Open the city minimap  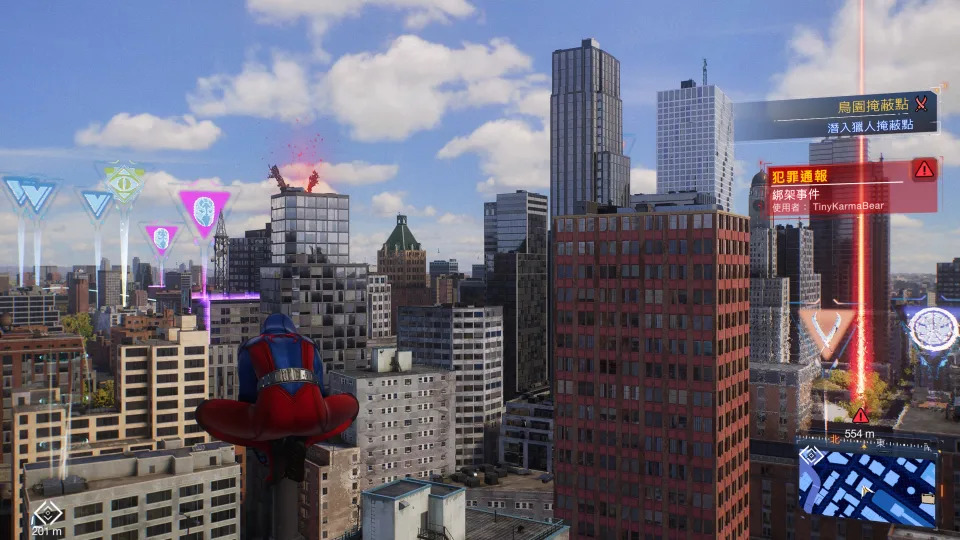tap(867, 485)
